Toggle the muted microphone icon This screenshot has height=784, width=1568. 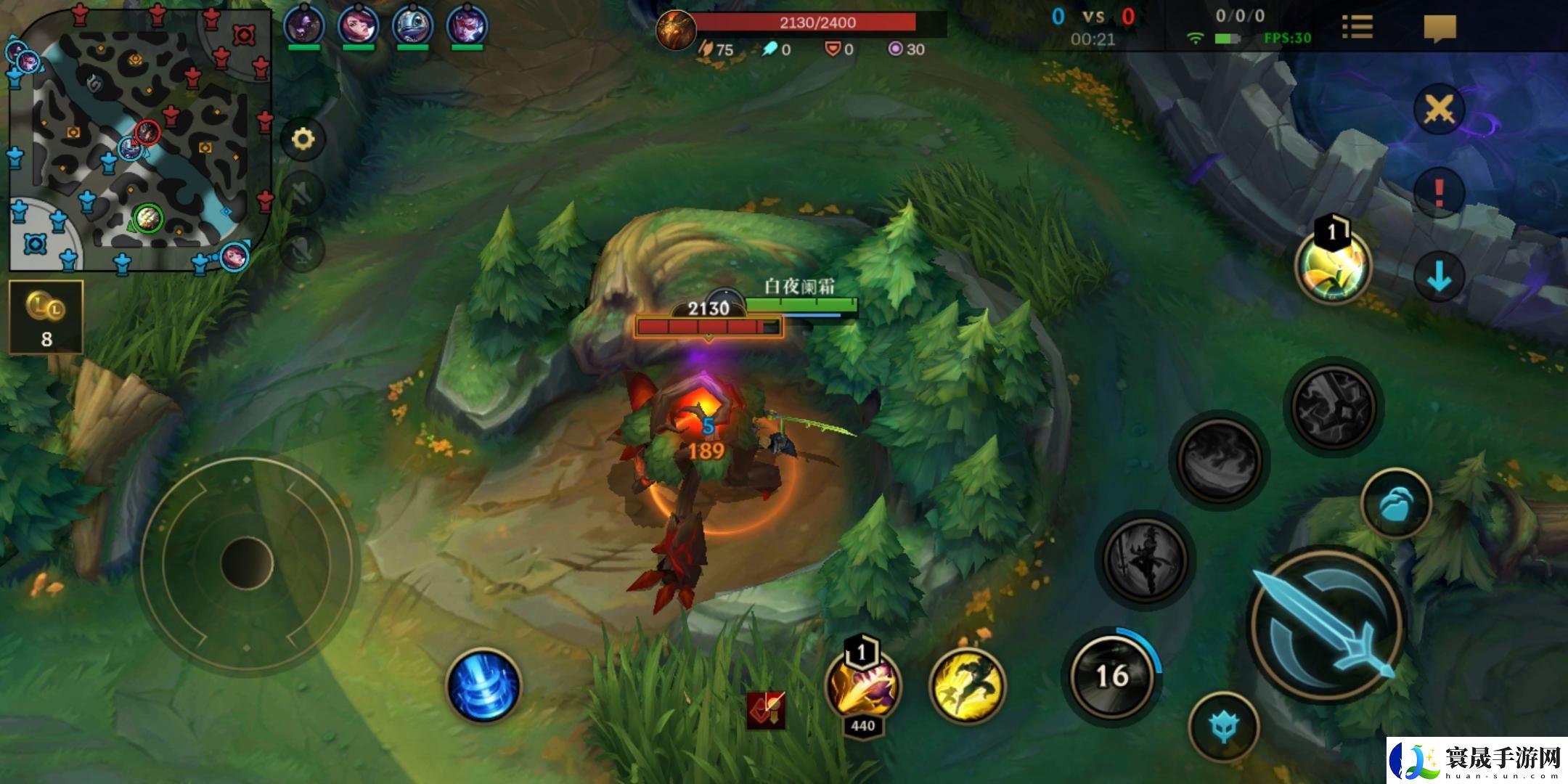303,249
